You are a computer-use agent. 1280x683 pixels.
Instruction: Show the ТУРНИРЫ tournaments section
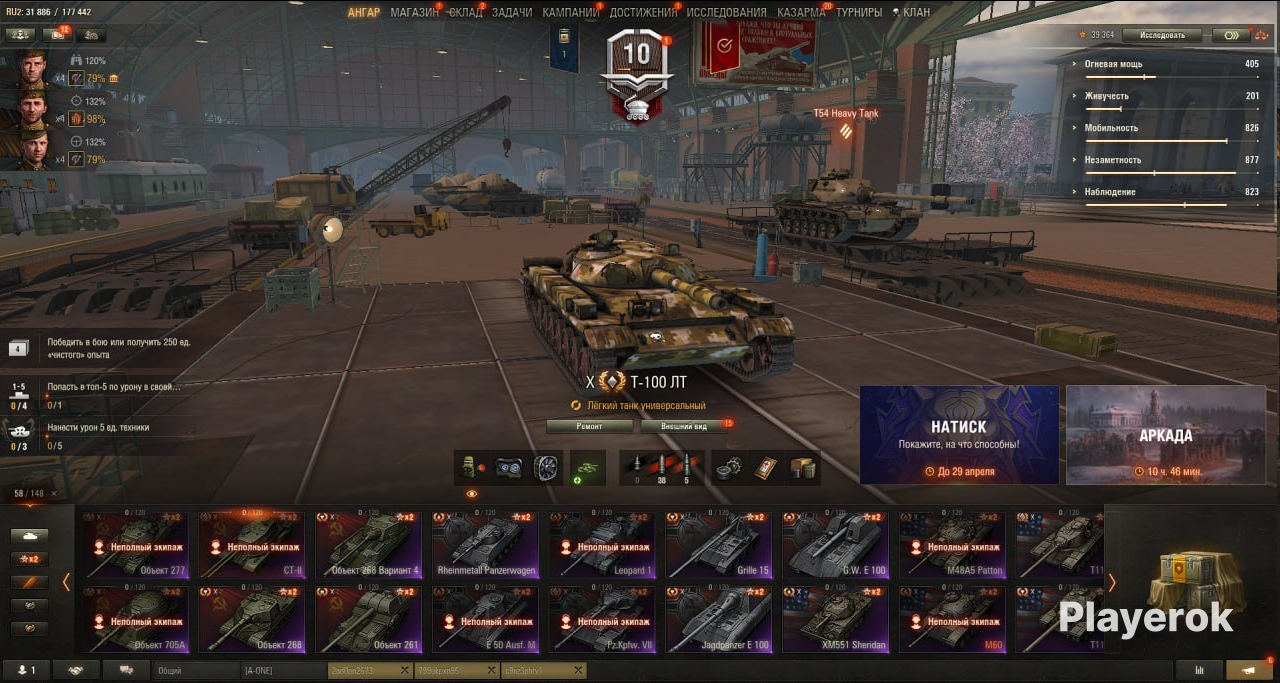point(859,12)
